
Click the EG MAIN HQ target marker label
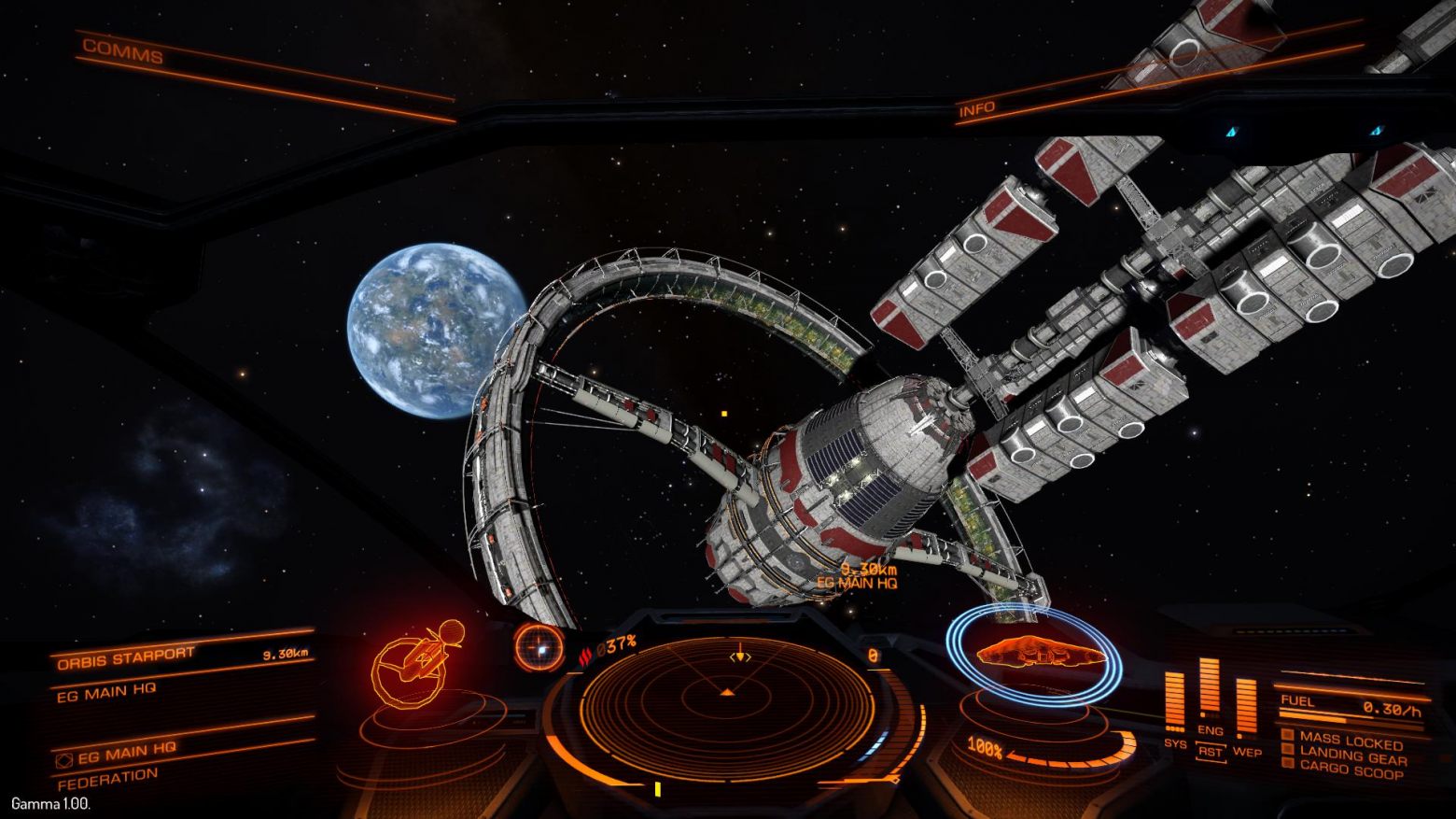coord(857,583)
